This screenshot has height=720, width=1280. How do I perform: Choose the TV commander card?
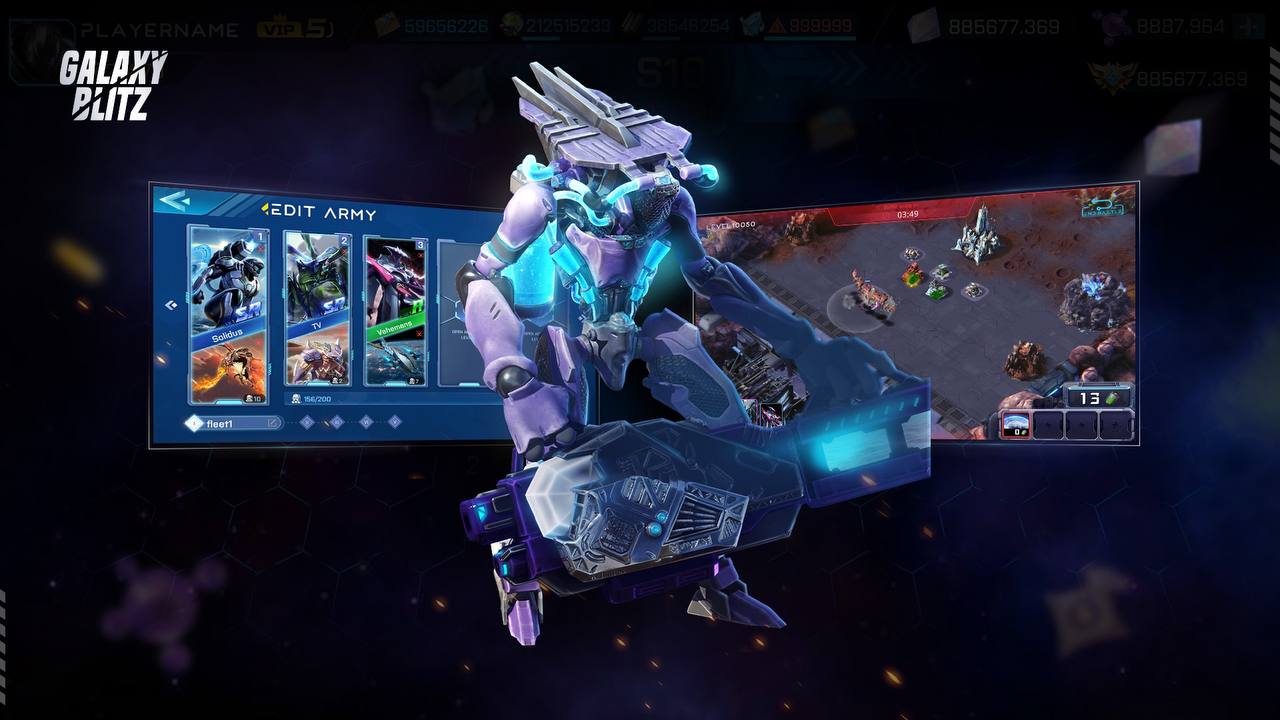[317, 282]
